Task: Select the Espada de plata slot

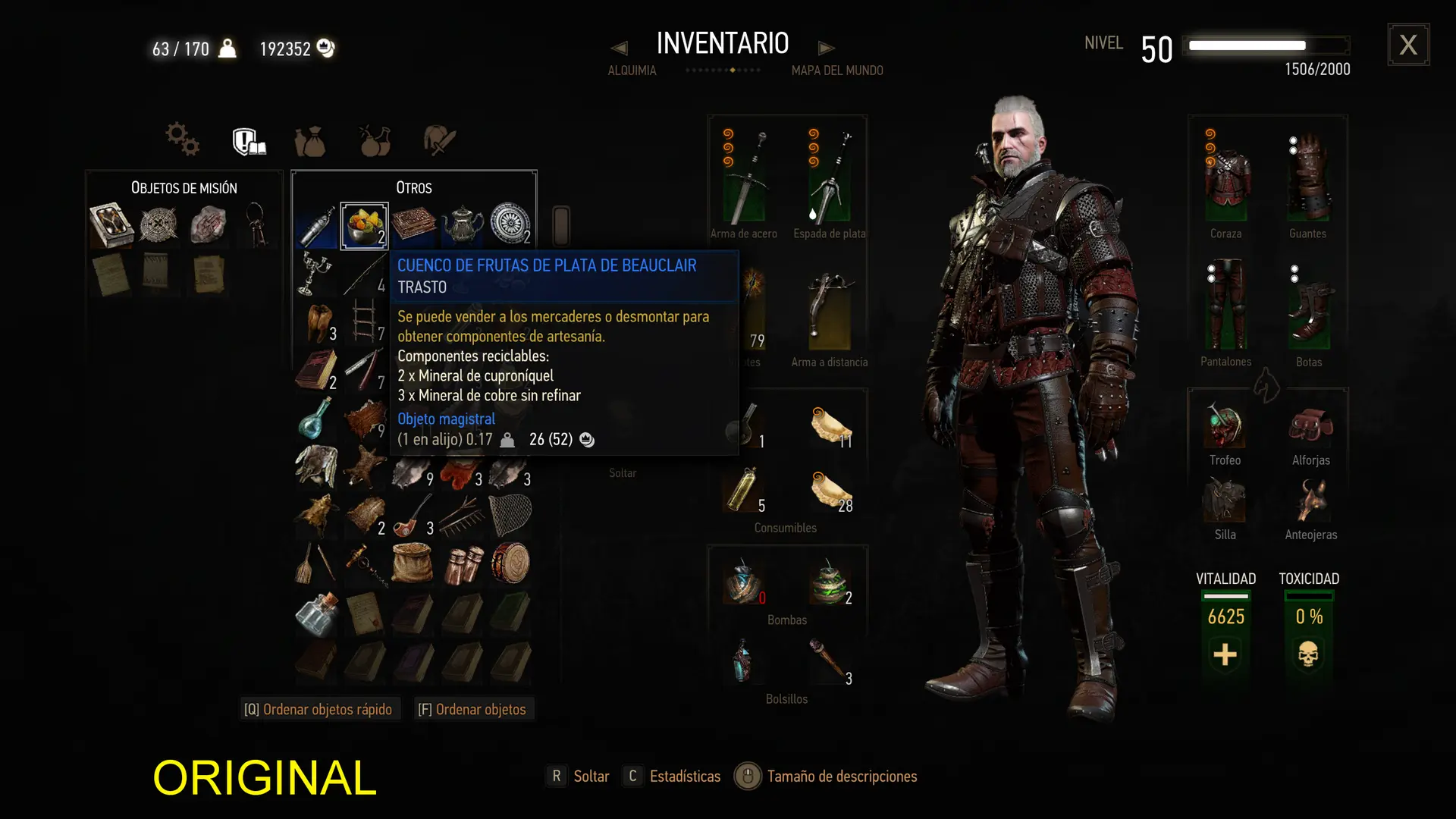Action: [830, 180]
